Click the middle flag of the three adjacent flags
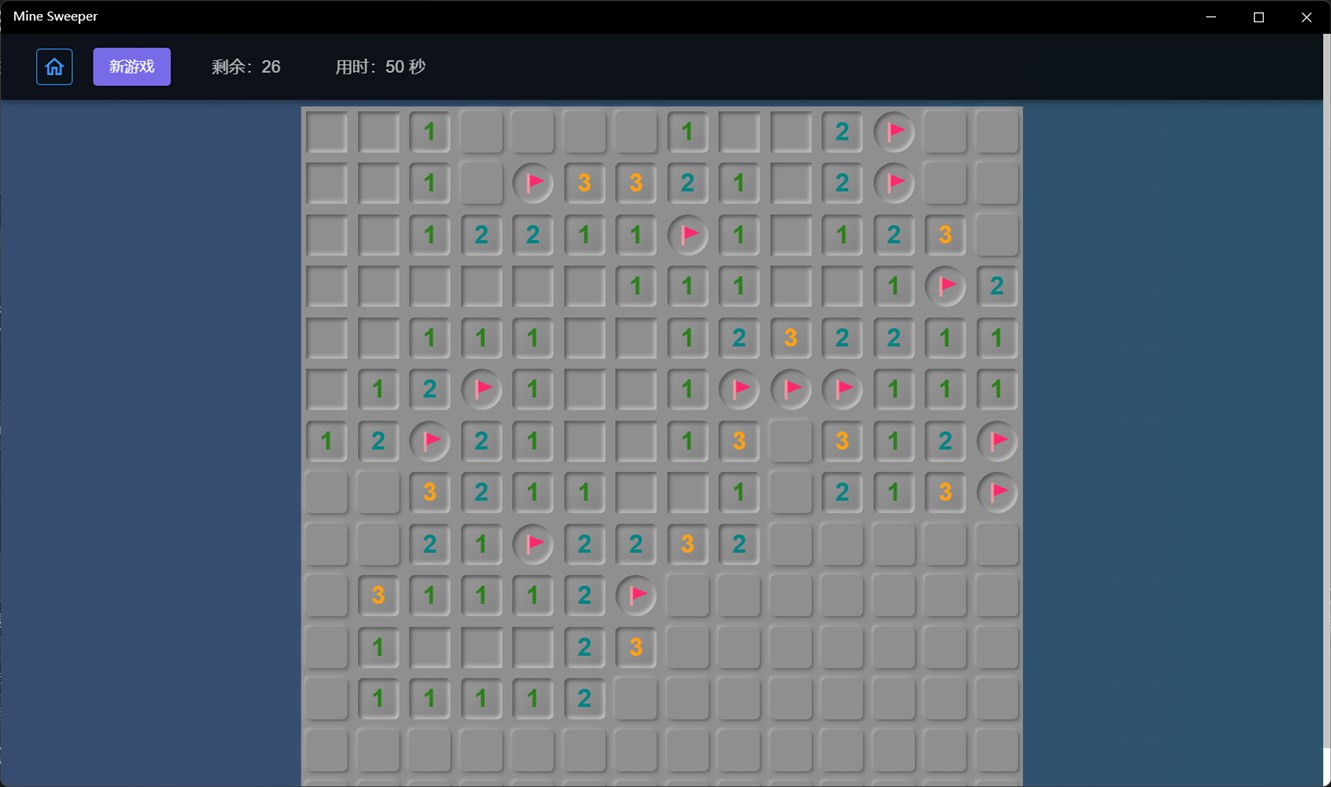The width and height of the screenshot is (1331, 787). pyautogui.click(x=791, y=389)
